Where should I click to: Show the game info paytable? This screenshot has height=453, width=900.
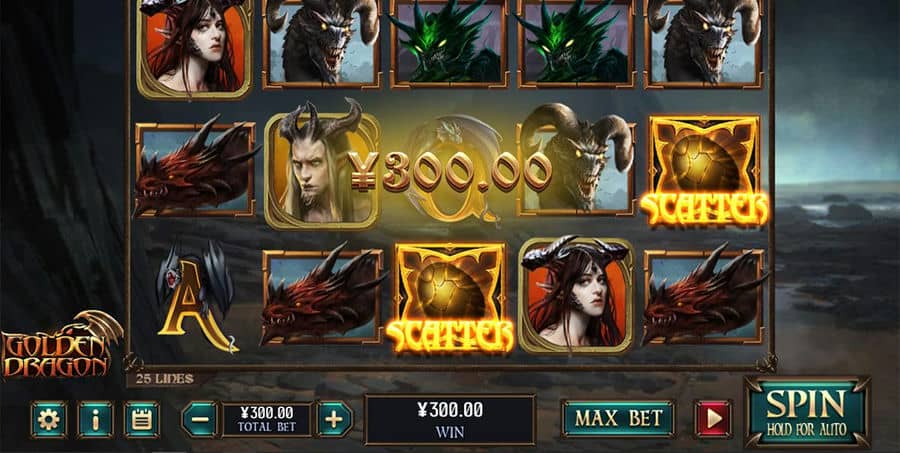pyautogui.click(x=95, y=419)
